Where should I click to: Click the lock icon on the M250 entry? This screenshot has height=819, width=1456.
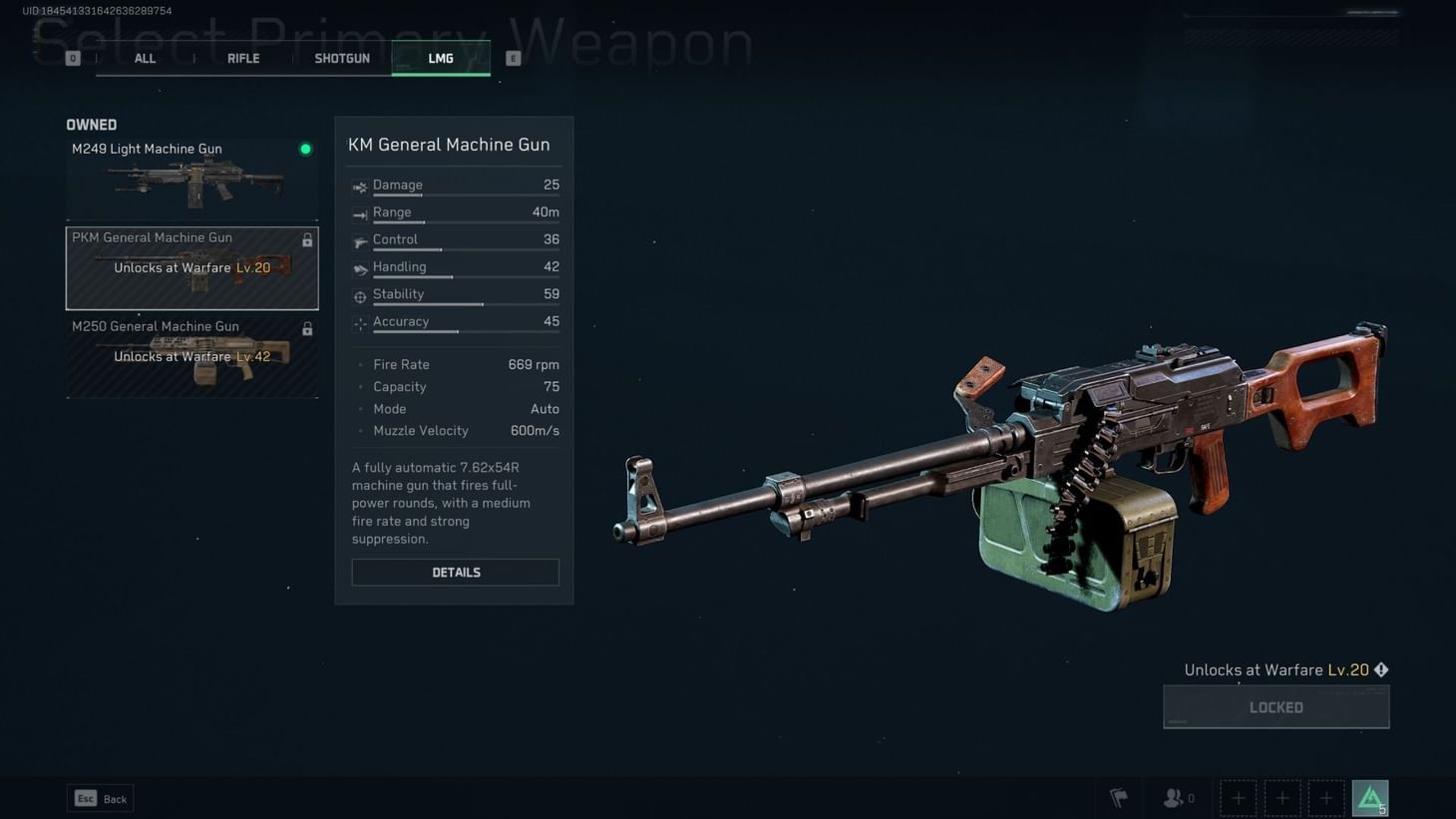pyautogui.click(x=307, y=328)
